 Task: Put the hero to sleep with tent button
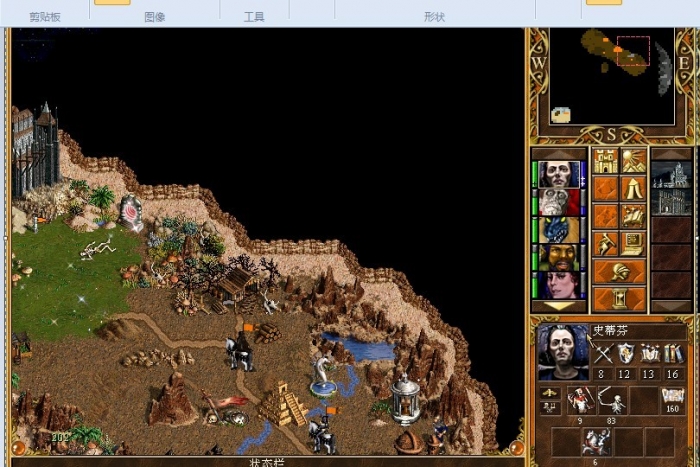pyautogui.click(x=633, y=188)
